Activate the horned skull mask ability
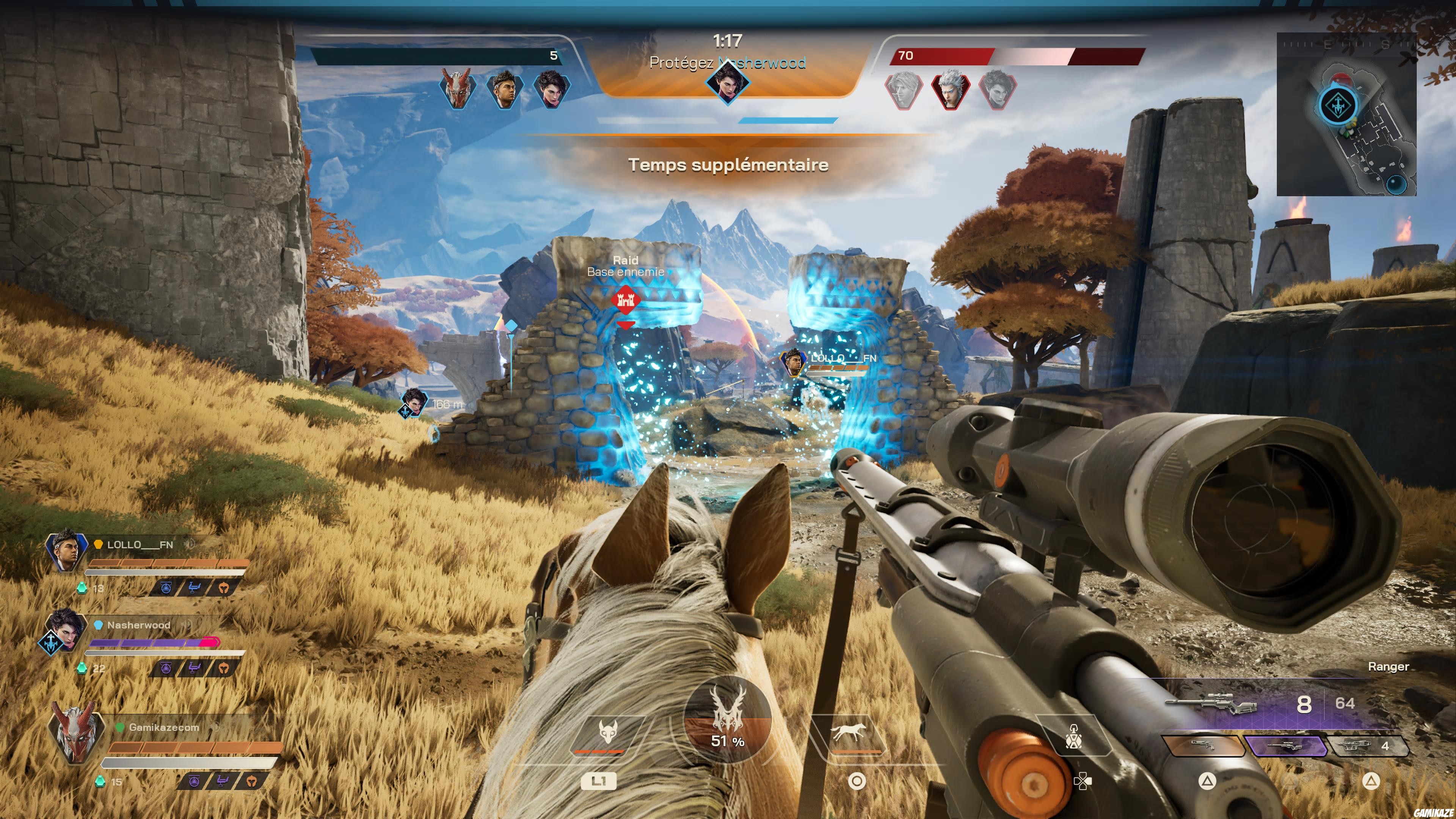 [x=607, y=733]
